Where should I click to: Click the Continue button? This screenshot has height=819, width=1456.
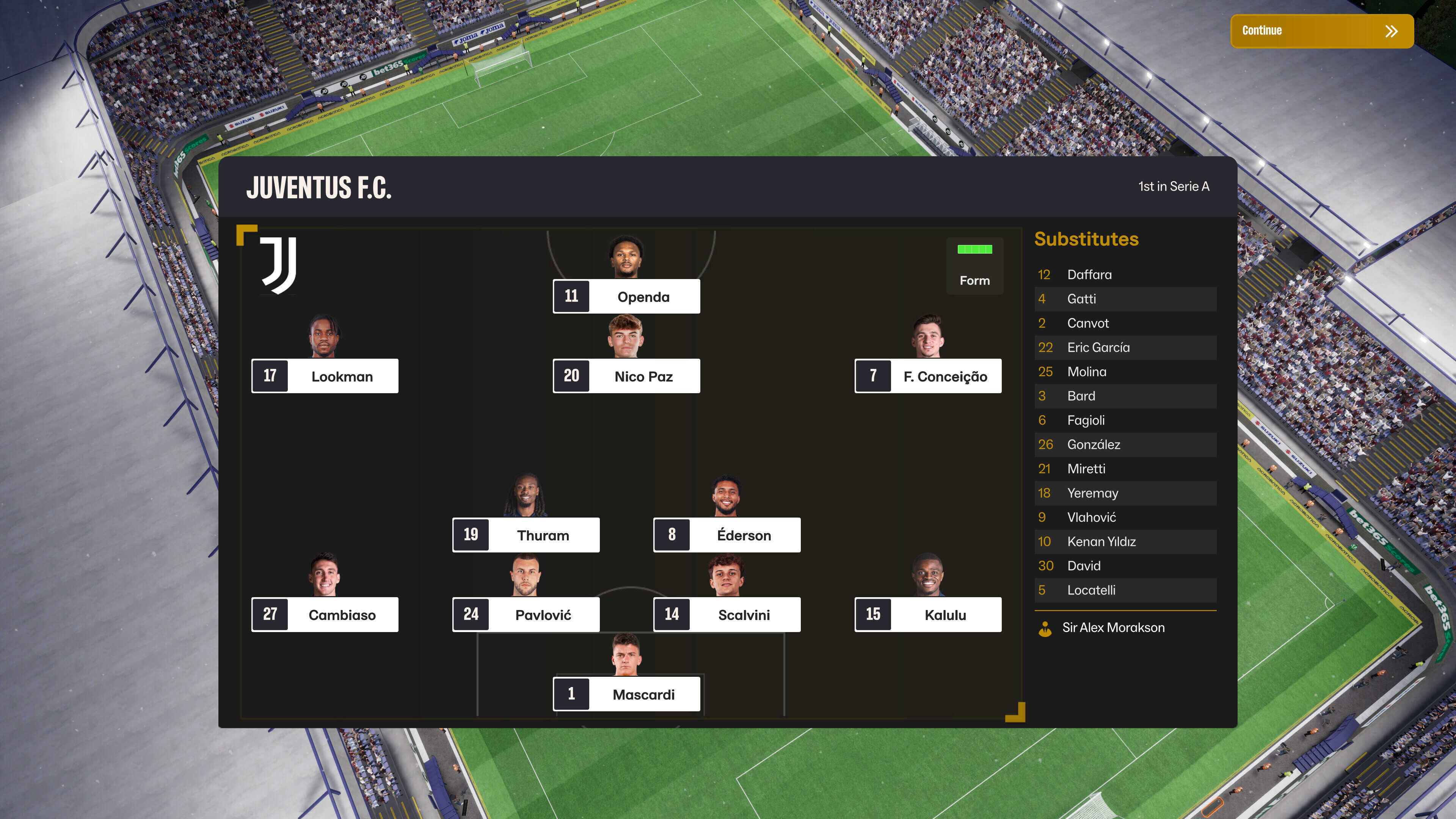coord(1321,31)
